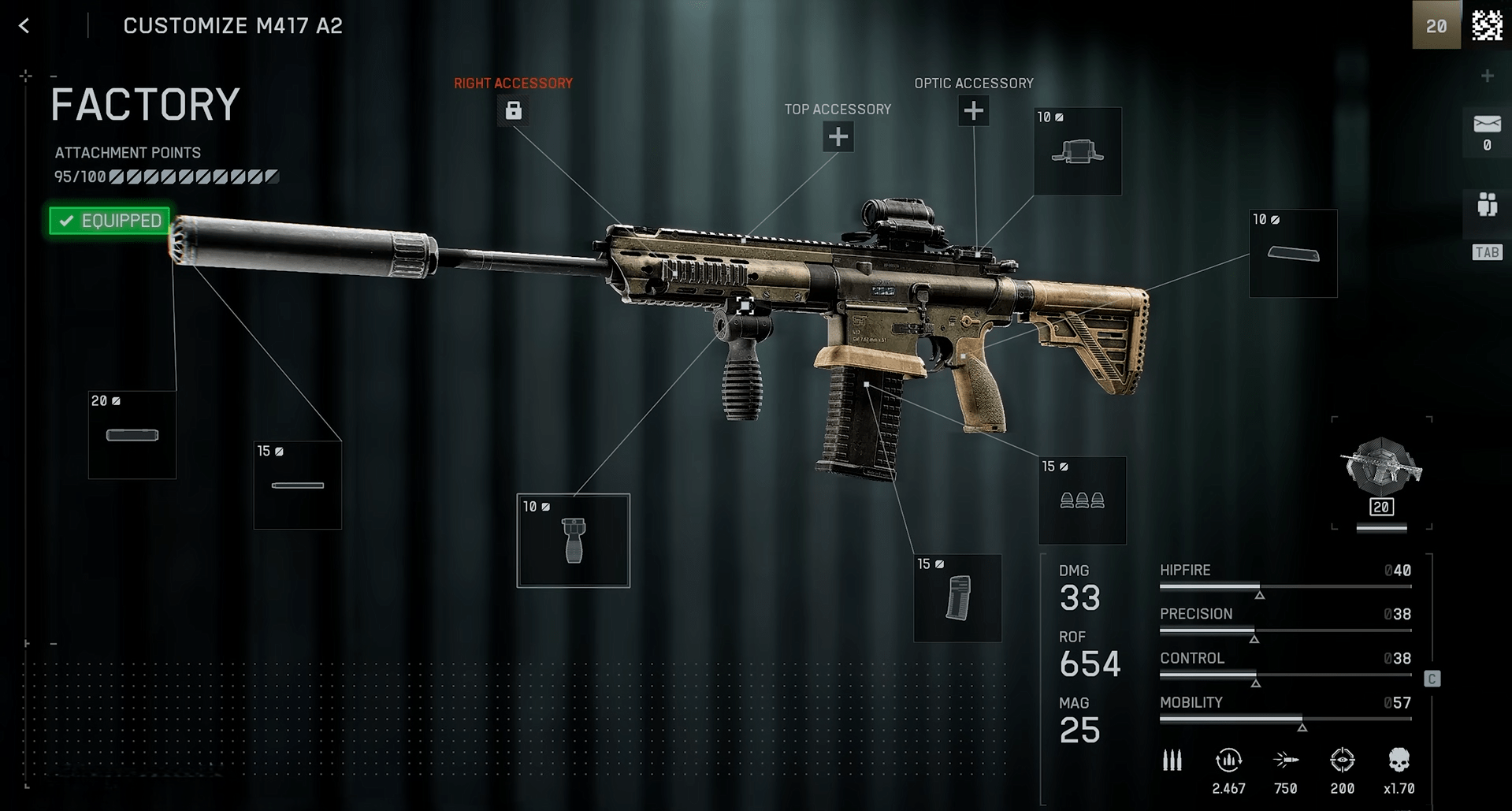Screen dimensions: 1512x811
Task: Go back with the top-left arrow
Action: [x=24, y=26]
